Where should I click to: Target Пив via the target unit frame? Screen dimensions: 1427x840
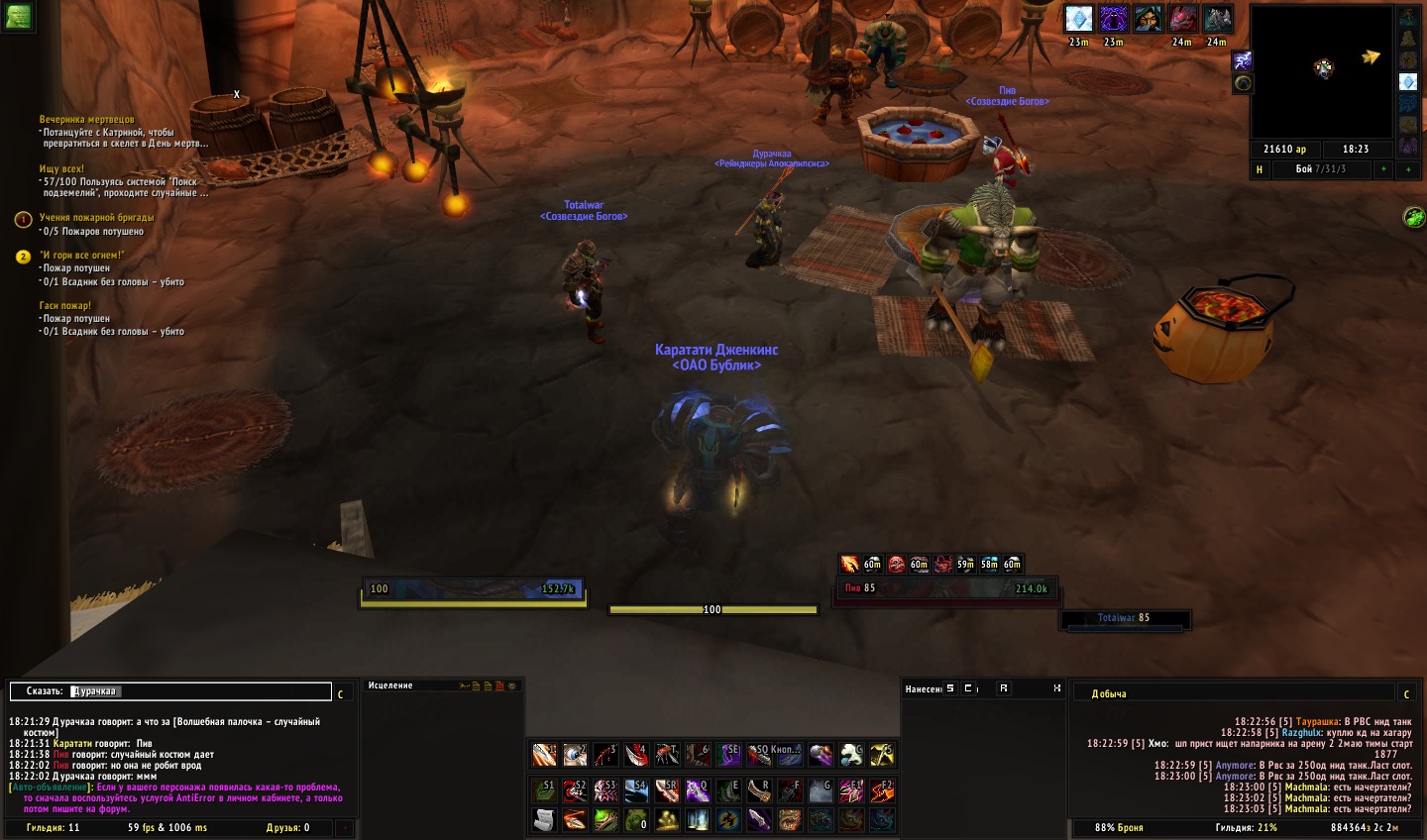(946, 588)
